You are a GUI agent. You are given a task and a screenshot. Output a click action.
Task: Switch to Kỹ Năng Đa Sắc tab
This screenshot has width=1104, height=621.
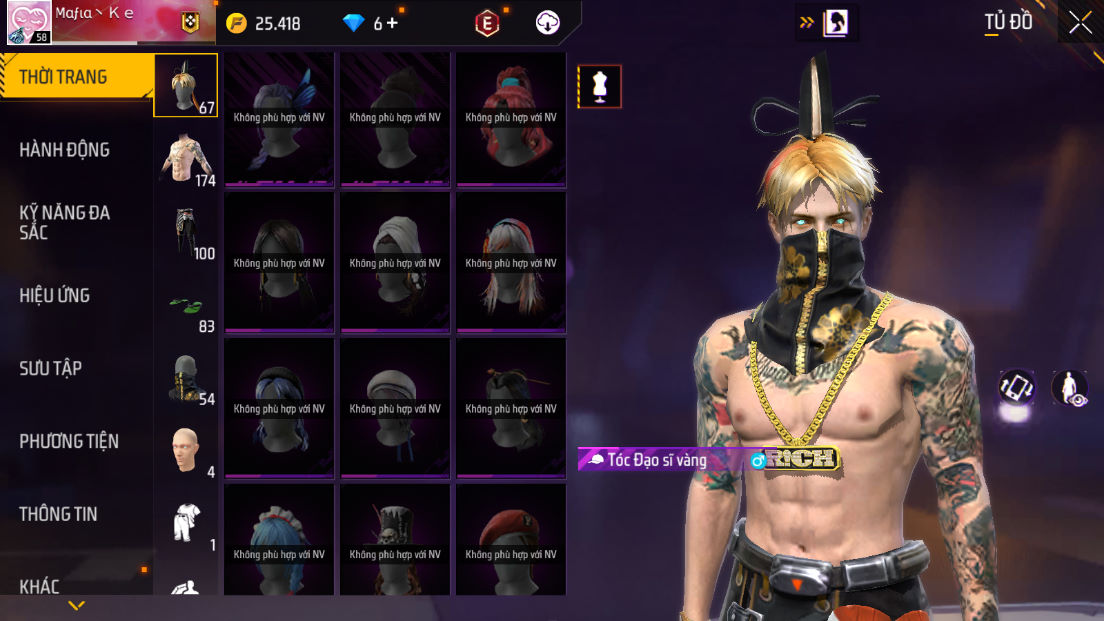(x=65, y=222)
